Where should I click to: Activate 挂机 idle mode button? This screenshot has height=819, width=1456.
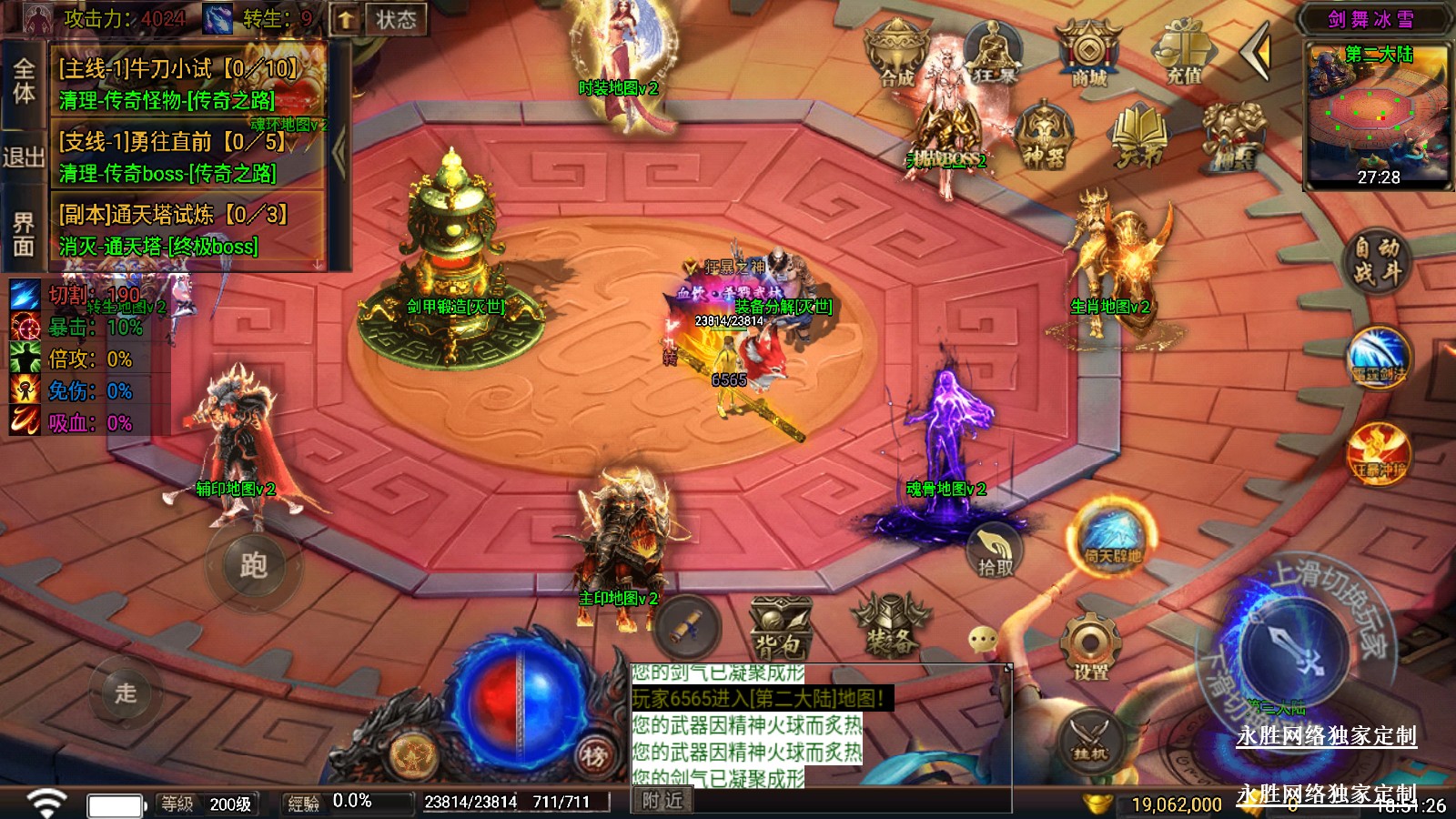click(1089, 739)
